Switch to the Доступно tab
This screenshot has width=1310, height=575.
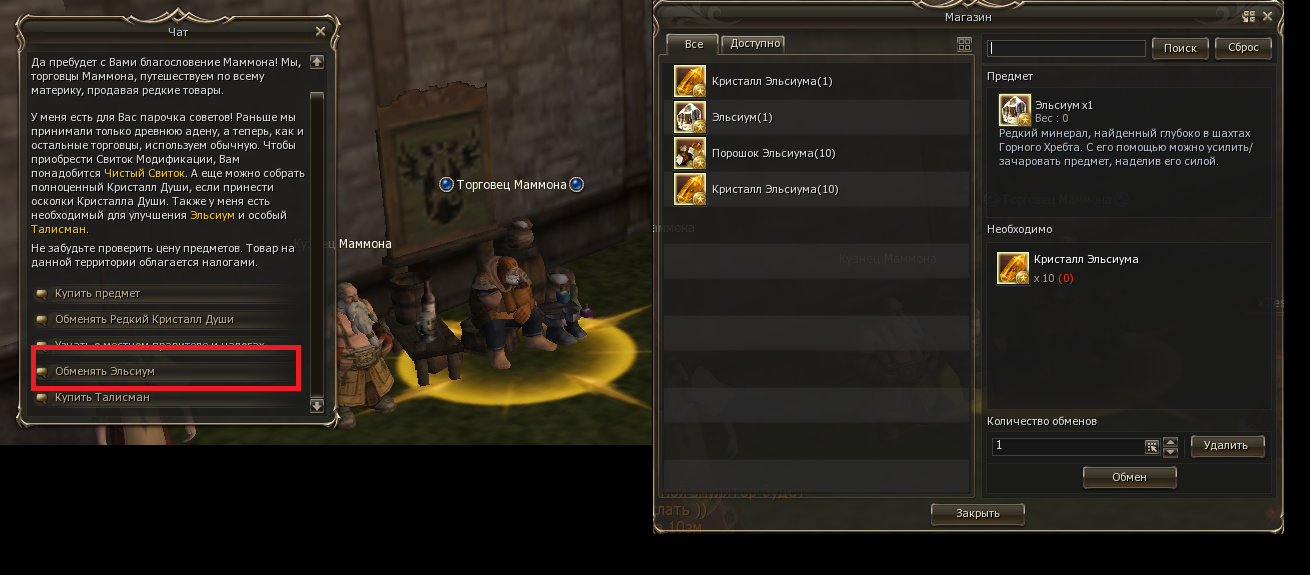(x=755, y=44)
